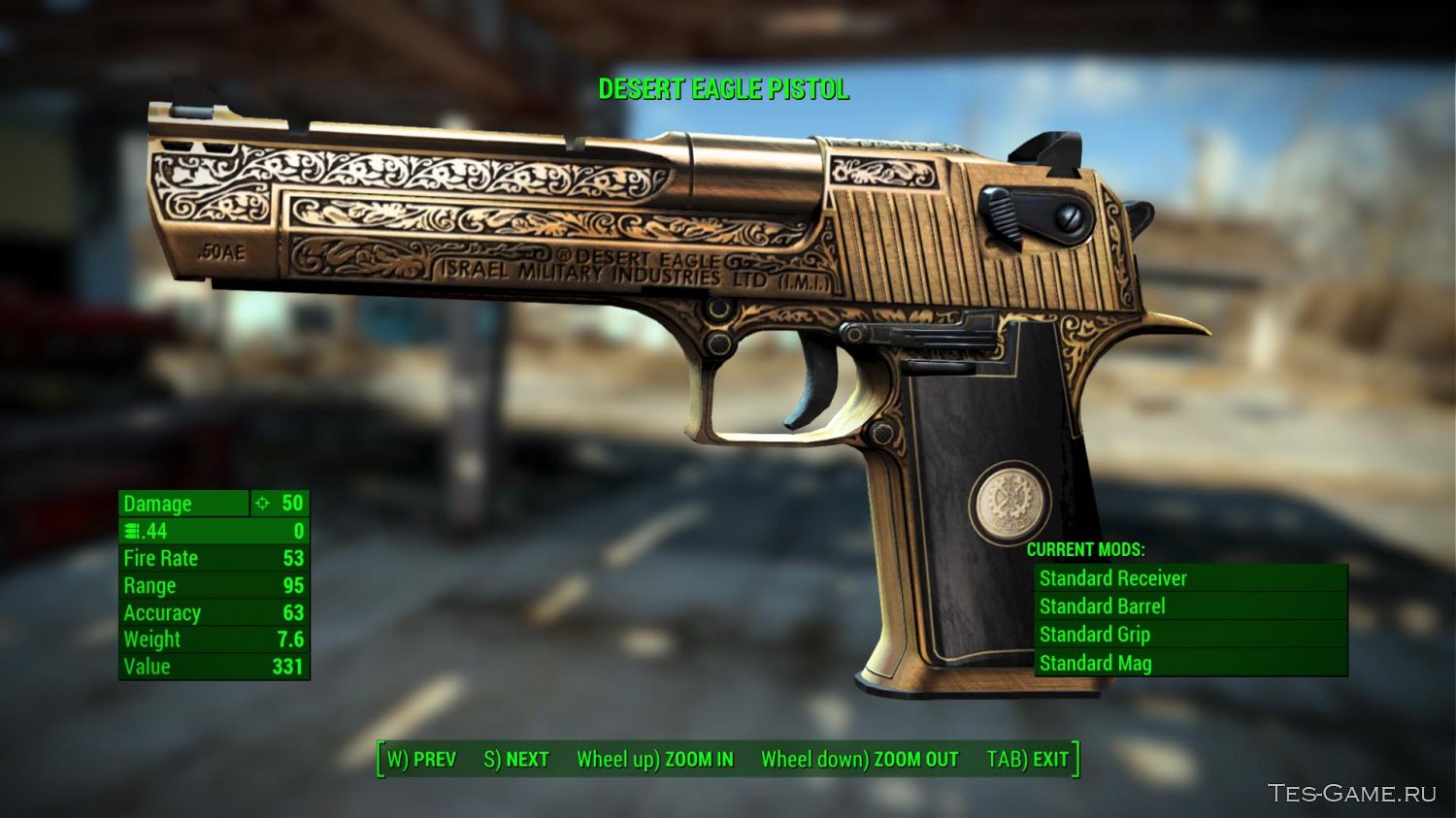Select the Standard Receiver mod row

coord(1190,578)
